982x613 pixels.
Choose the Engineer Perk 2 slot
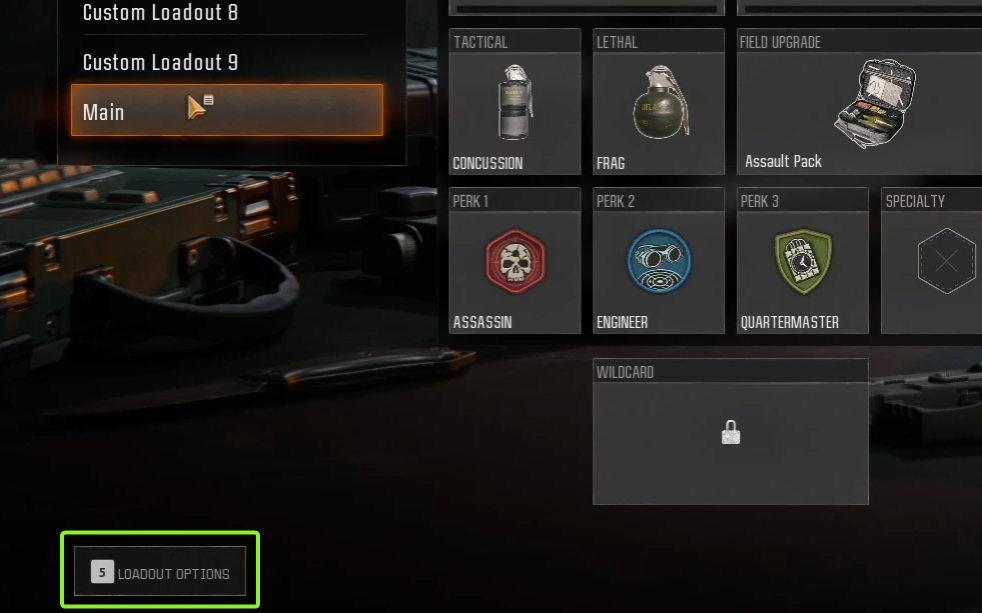coord(658,261)
